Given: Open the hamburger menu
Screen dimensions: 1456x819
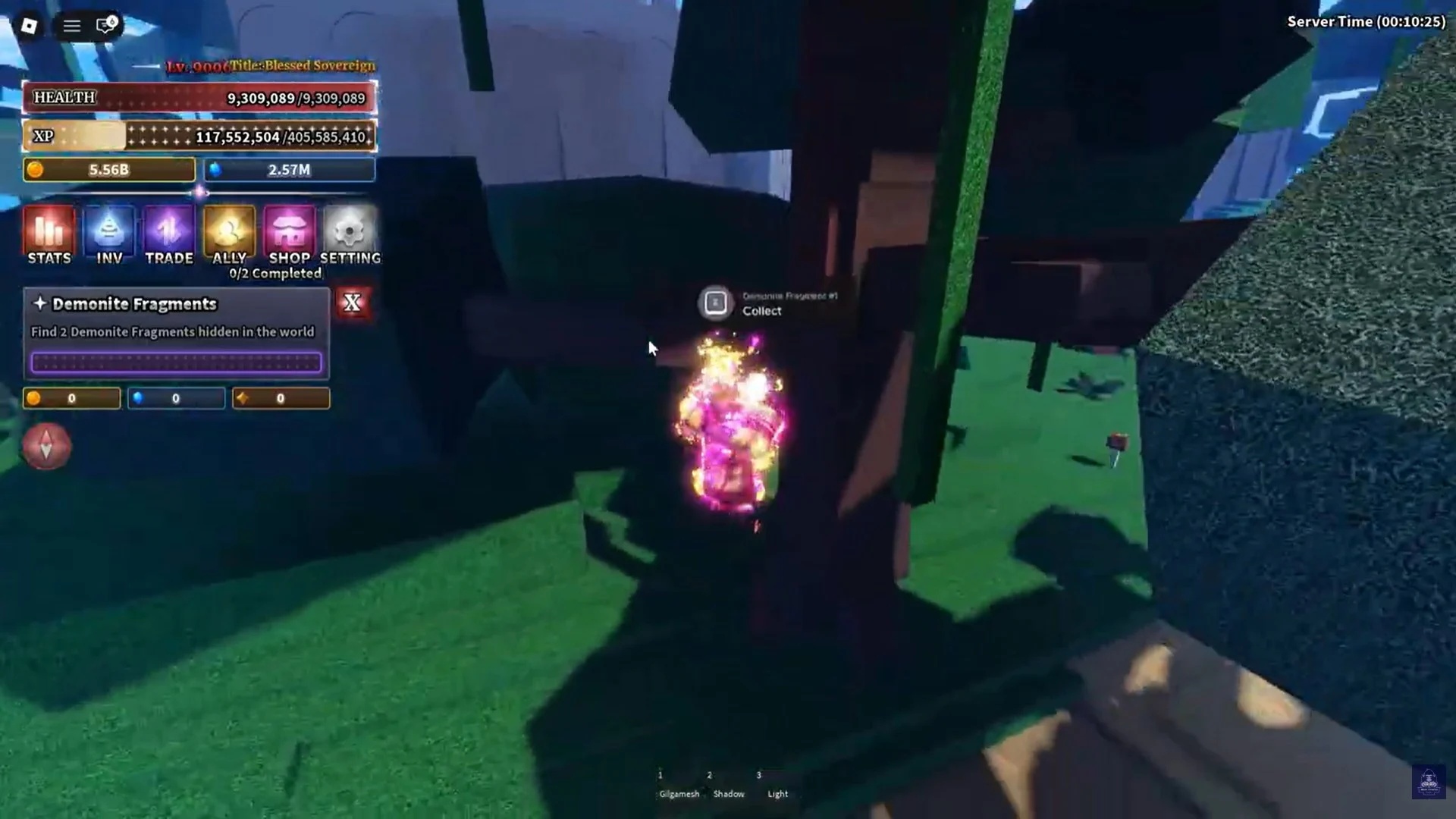Looking at the screenshot, I should point(71,25).
